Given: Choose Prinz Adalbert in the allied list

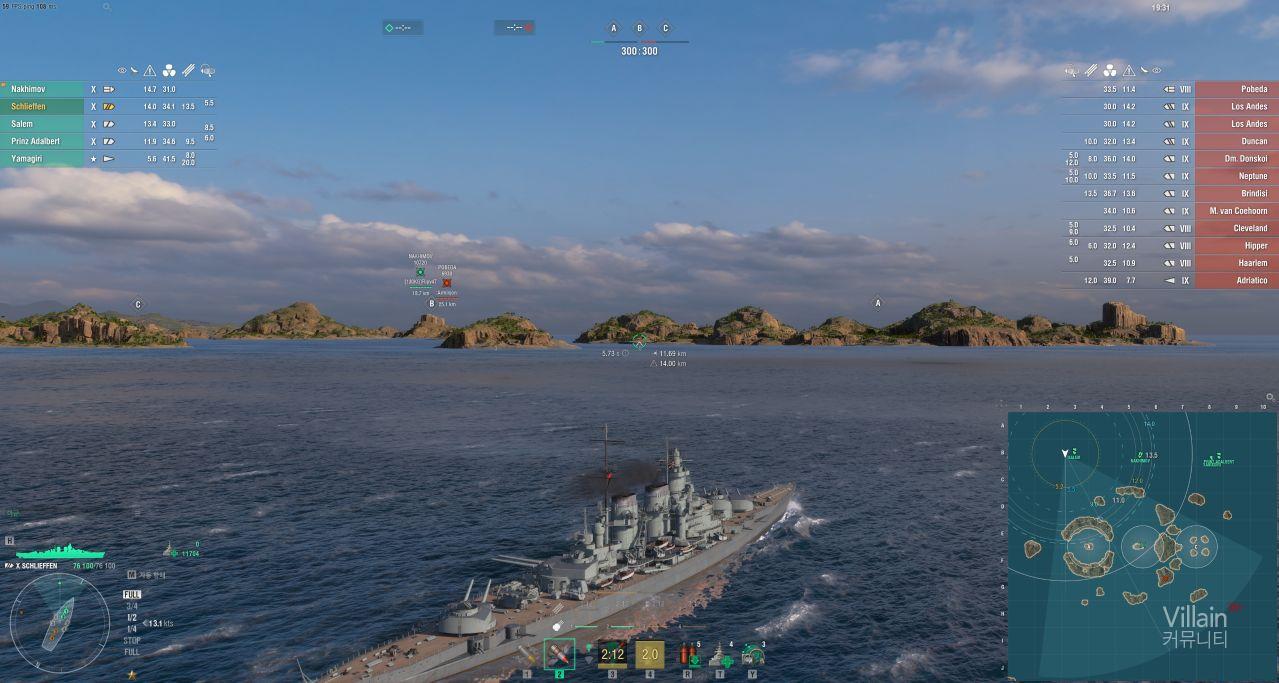Looking at the screenshot, I should [42, 141].
